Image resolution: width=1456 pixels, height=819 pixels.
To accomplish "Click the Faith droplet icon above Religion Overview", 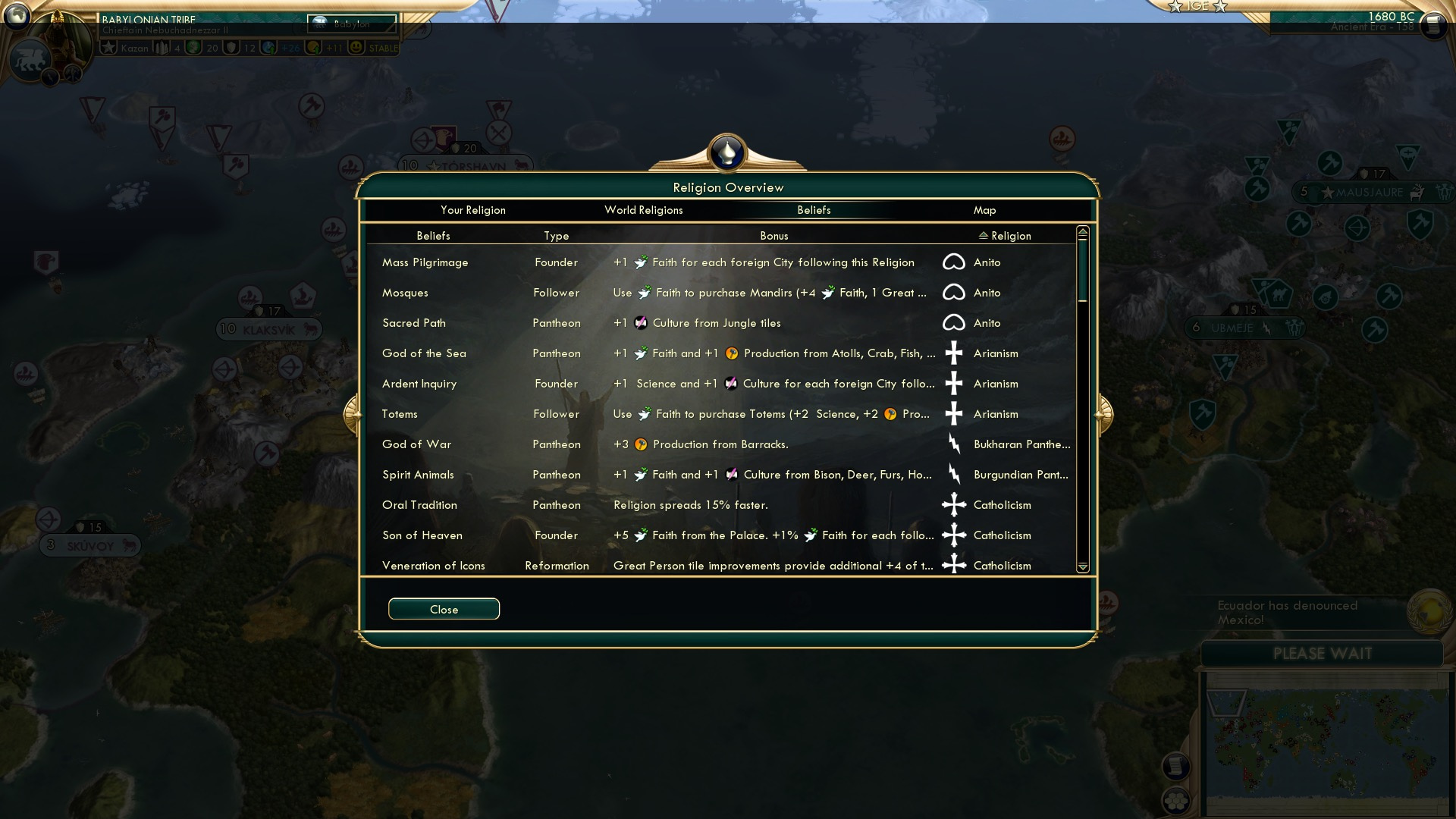I will (727, 152).
